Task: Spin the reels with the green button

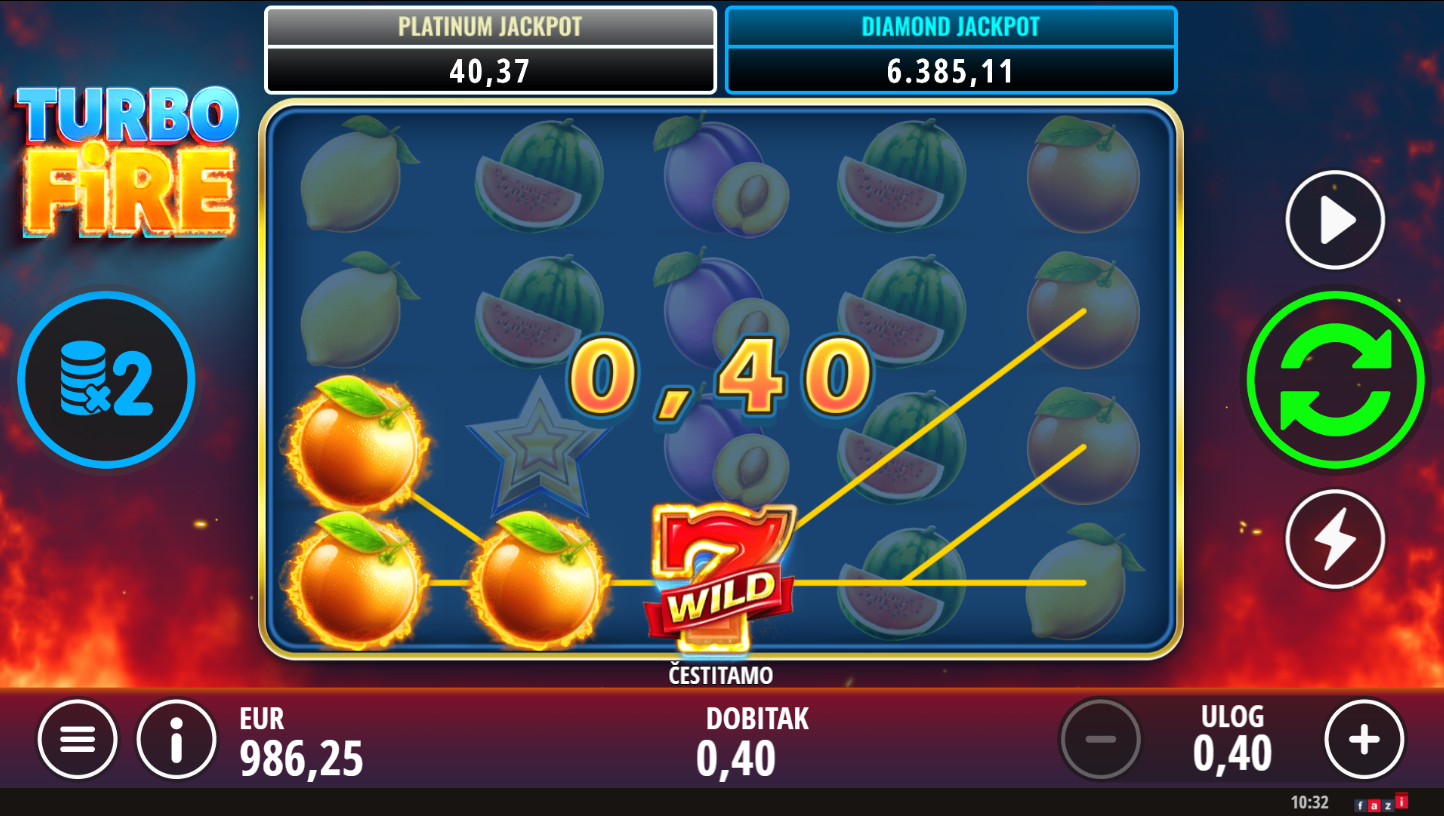Action: click(x=1334, y=379)
